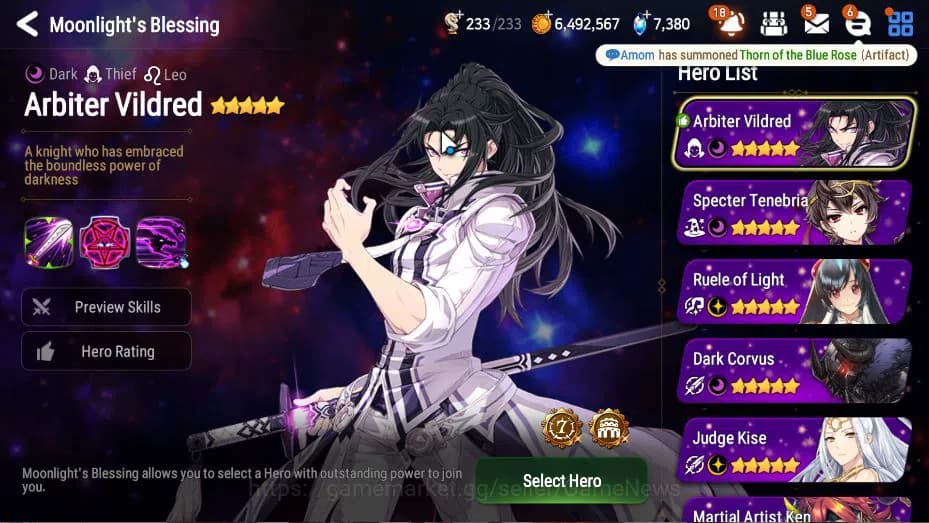Open the blue grid main menu
The width and height of the screenshot is (929, 523).
point(900,23)
